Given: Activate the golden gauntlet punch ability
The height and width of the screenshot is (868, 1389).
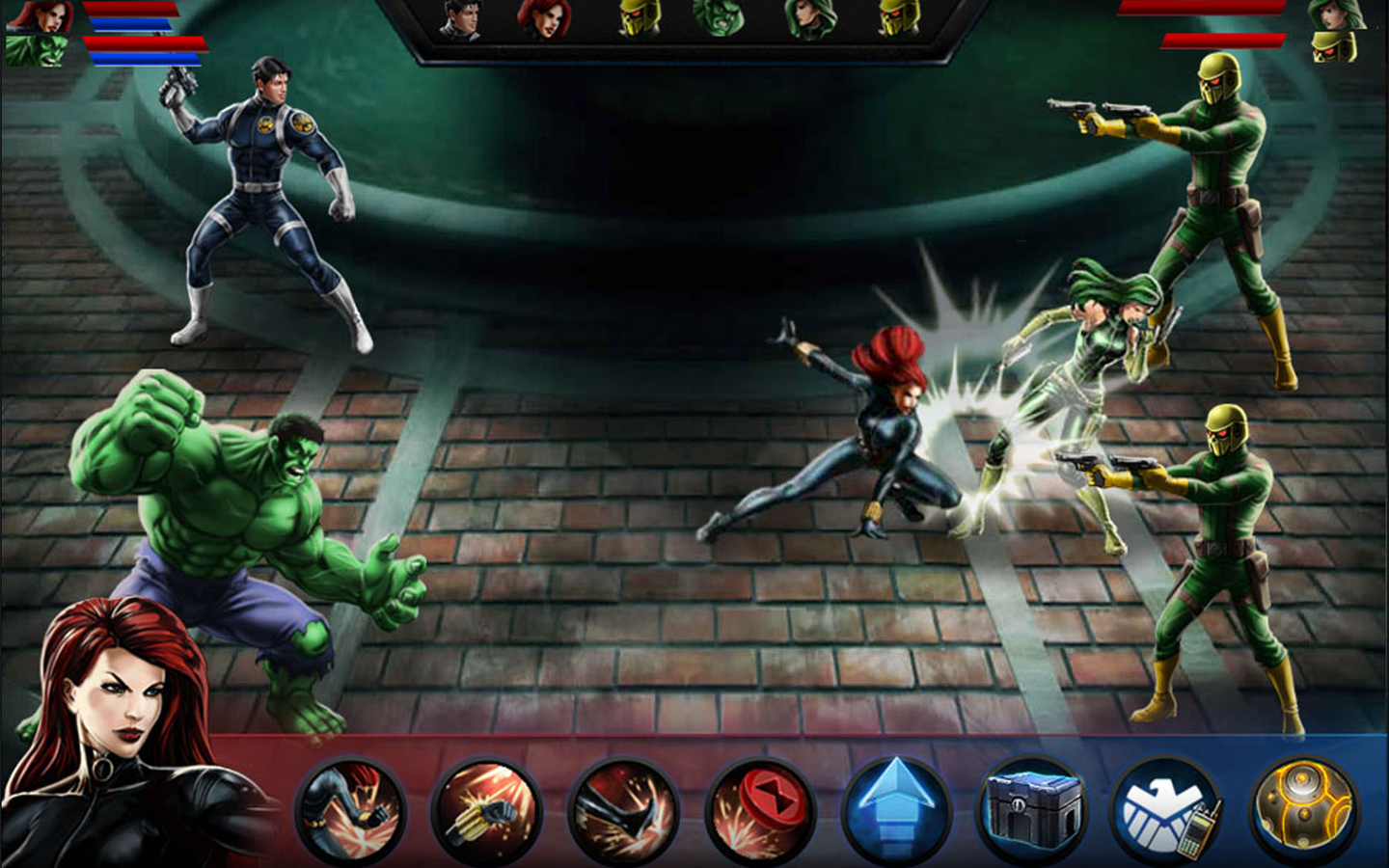Looking at the screenshot, I should pos(487,810).
